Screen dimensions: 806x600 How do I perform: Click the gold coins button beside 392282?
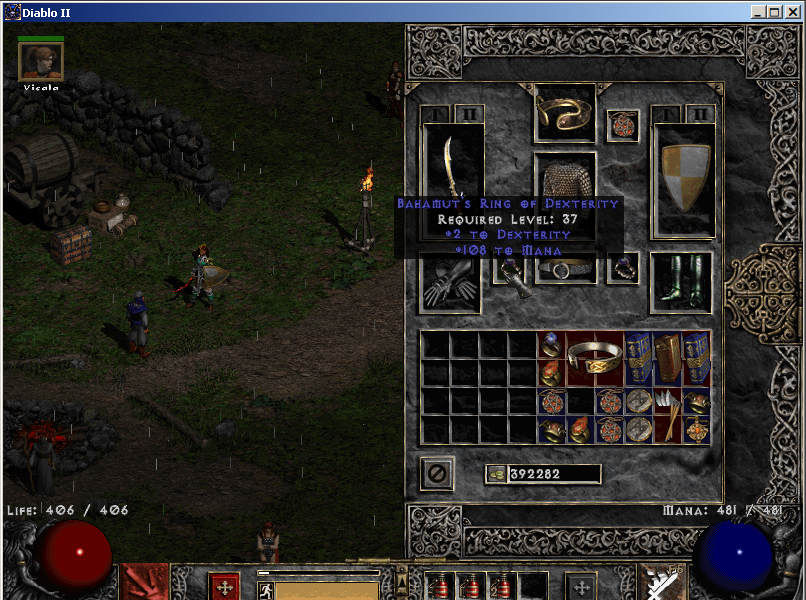point(496,474)
